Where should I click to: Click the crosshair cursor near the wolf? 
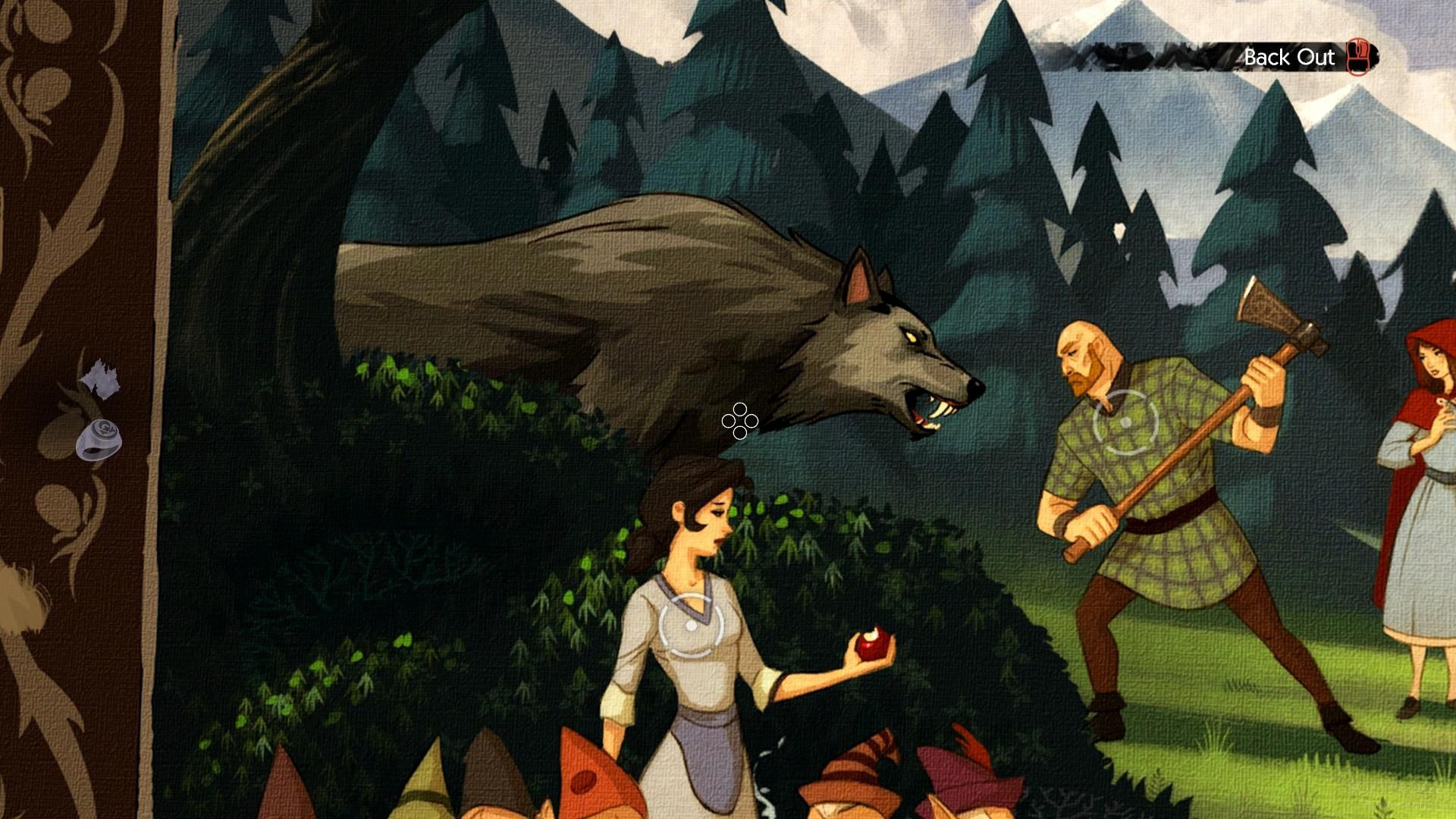(x=739, y=421)
